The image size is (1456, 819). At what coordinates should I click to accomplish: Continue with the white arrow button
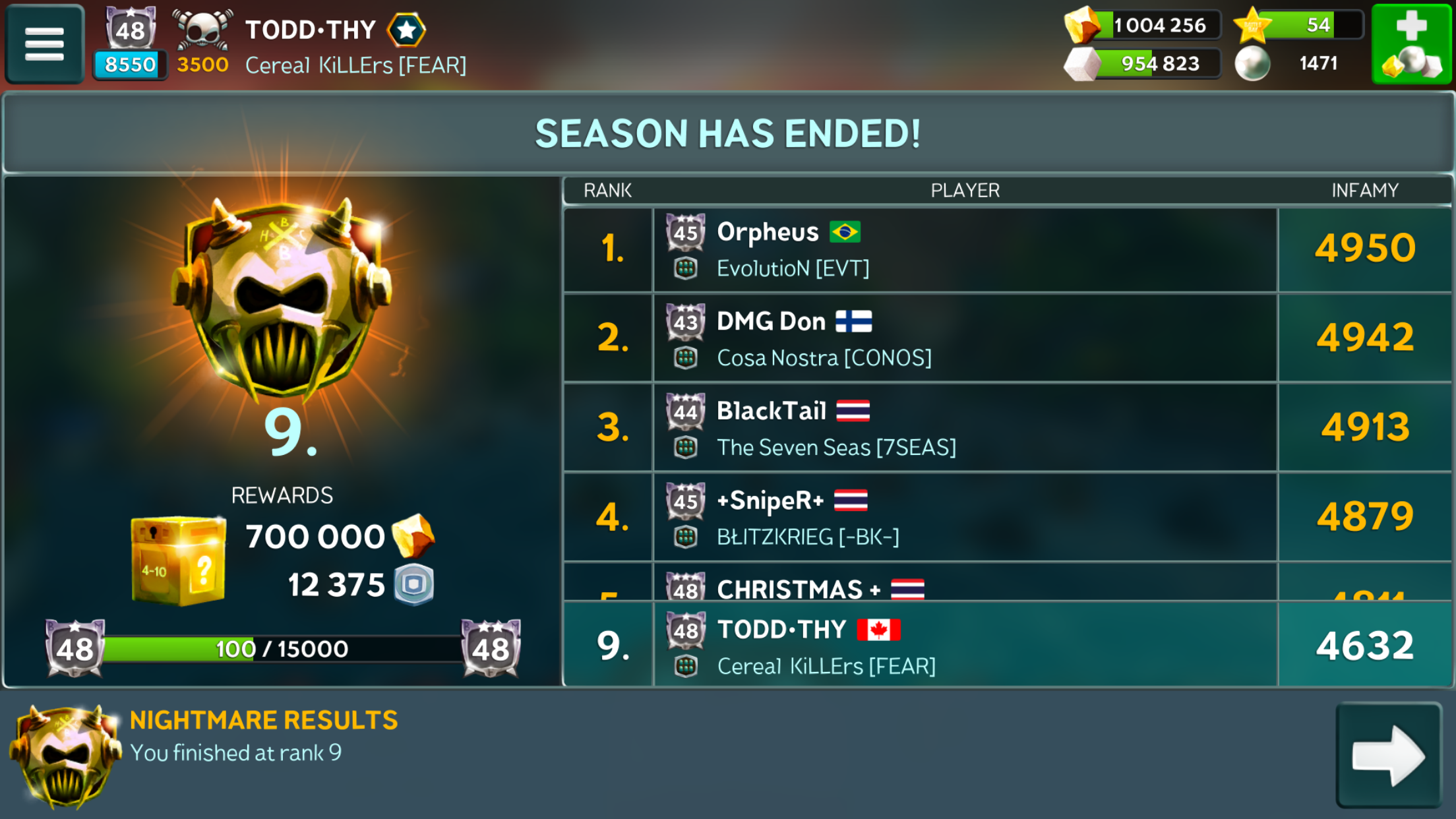[1389, 755]
